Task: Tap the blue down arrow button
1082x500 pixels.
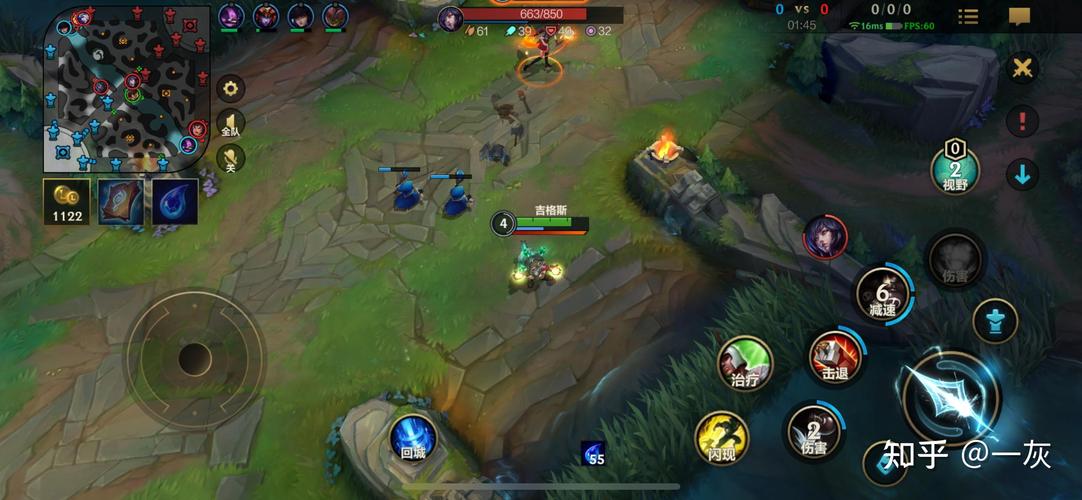Action: (1022, 174)
